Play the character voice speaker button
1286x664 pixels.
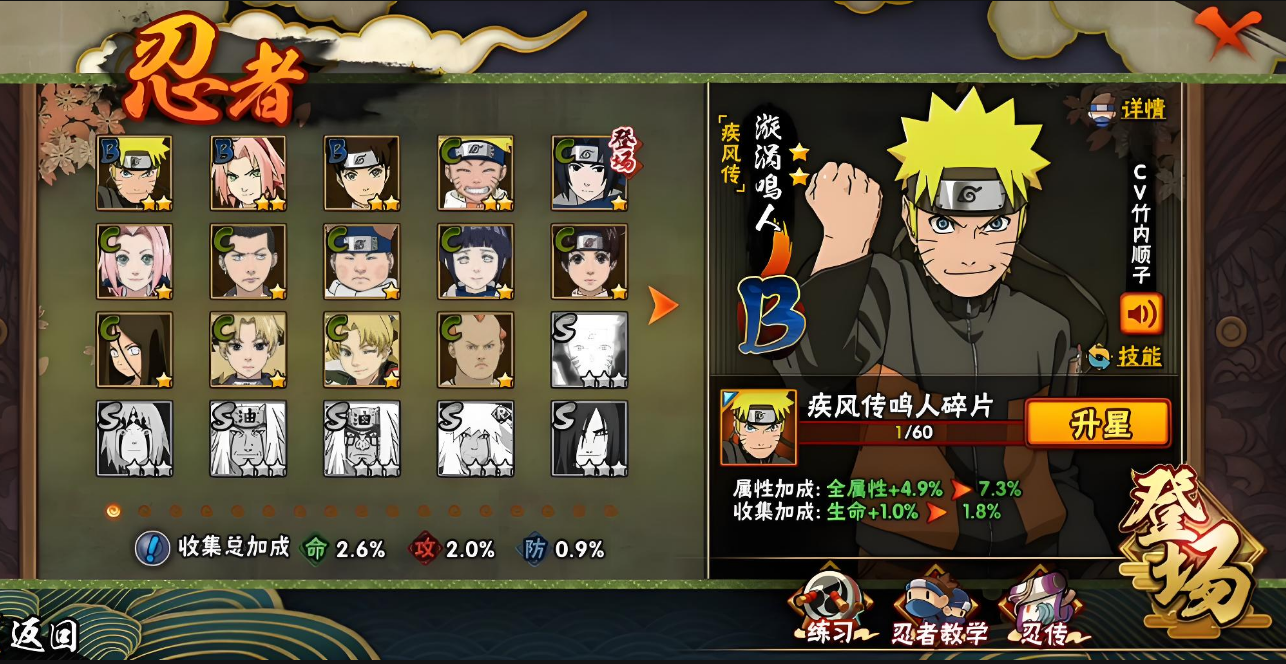tap(1141, 314)
